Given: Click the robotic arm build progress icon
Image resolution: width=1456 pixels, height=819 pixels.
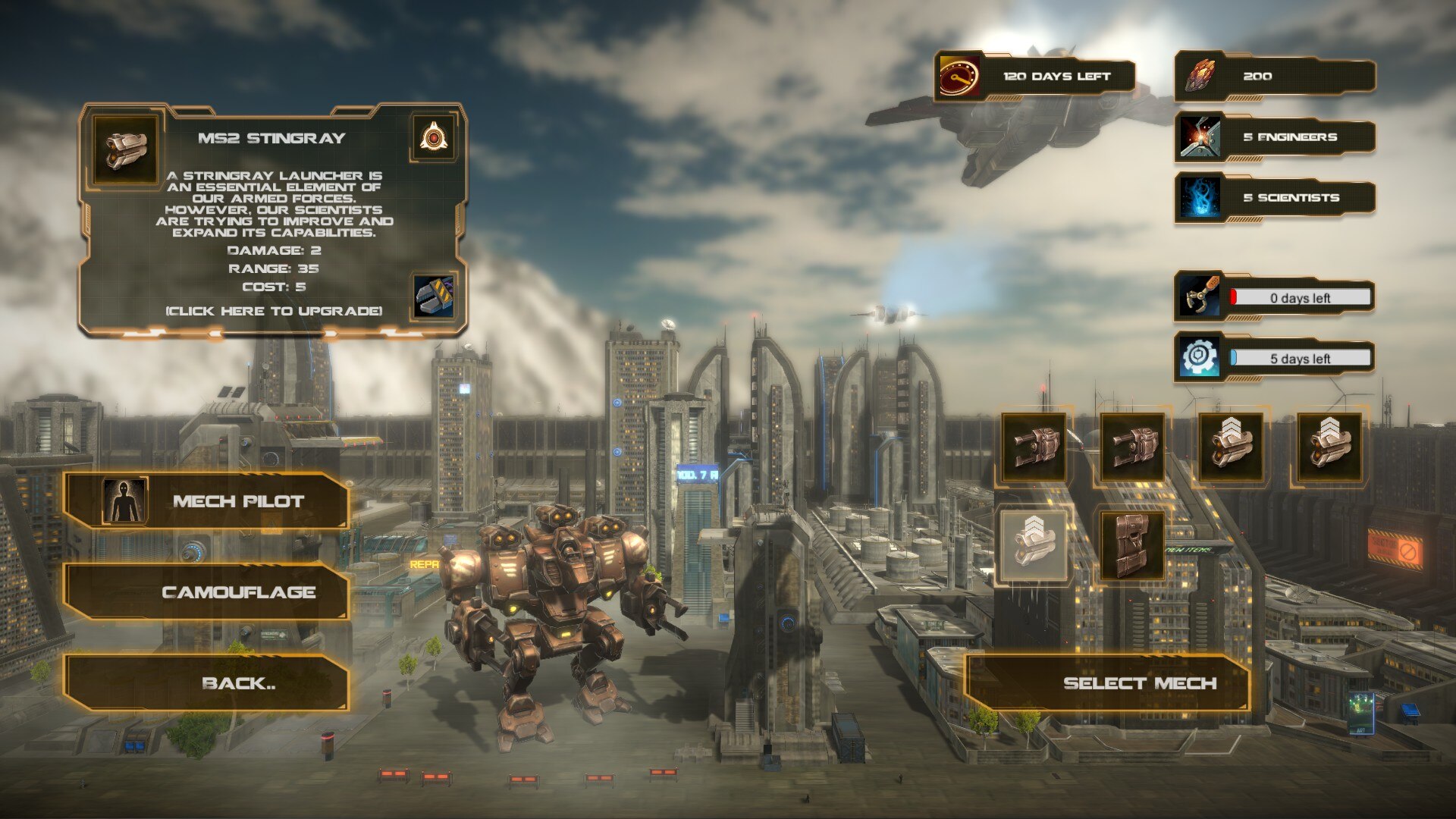Looking at the screenshot, I should (x=1200, y=297).
